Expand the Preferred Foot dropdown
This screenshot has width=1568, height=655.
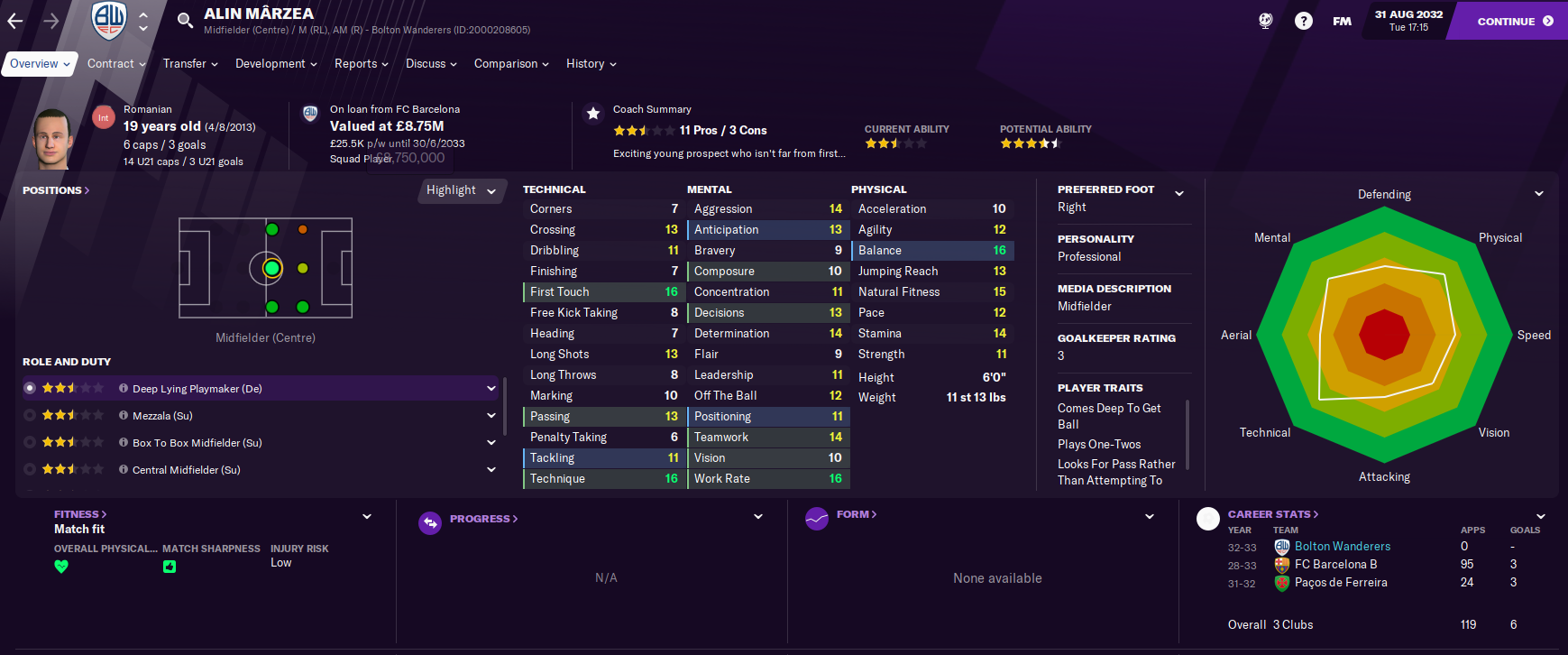pyautogui.click(x=1178, y=191)
